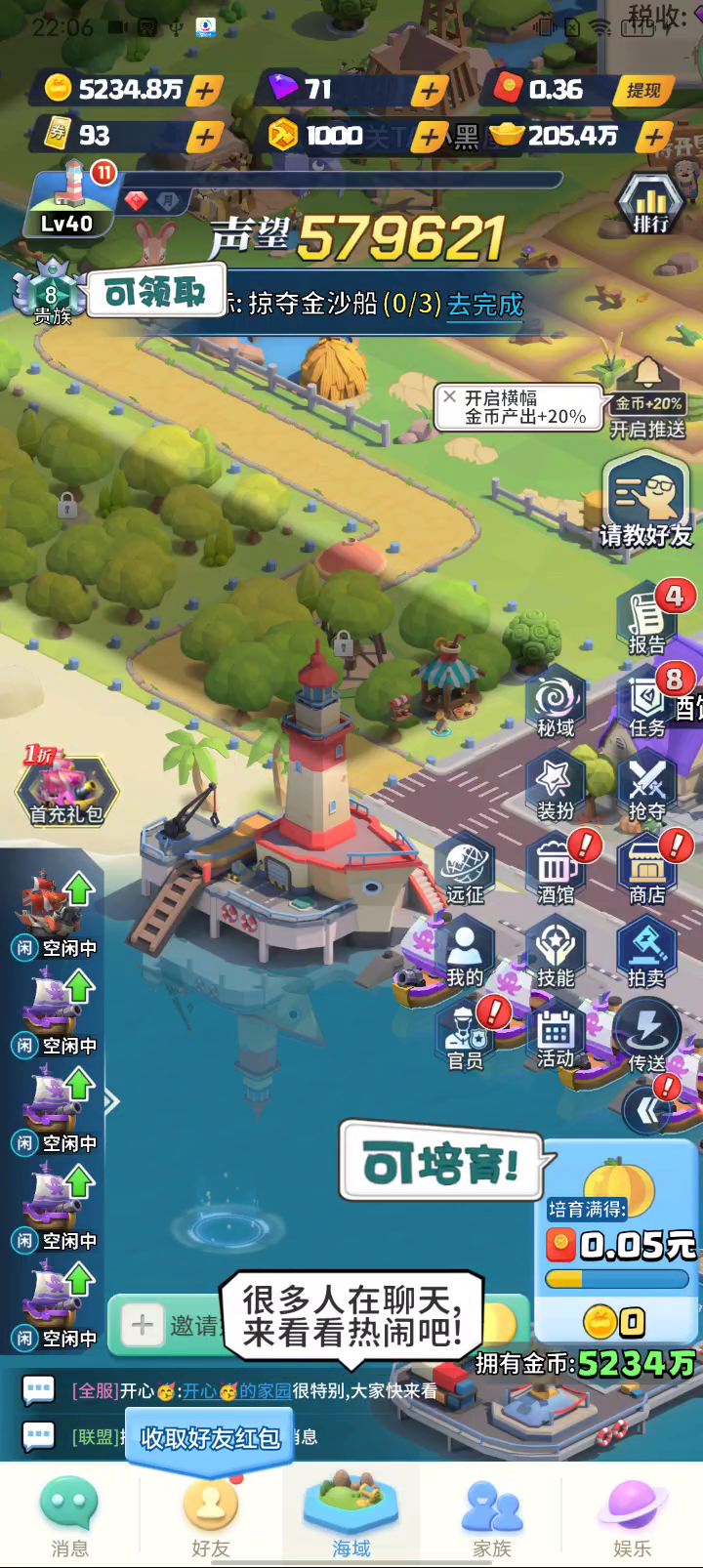Viewport: 703px width, 1568px height.
Task: Visit the 酒馆 tavern
Action: coord(556,869)
